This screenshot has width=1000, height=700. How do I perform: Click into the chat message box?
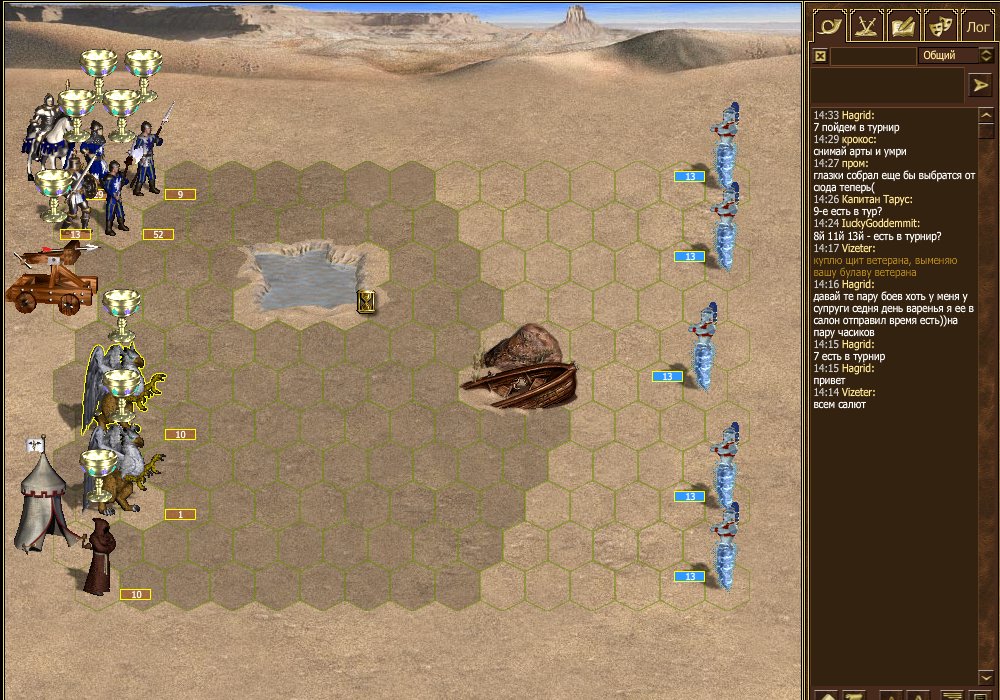(886, 86)
